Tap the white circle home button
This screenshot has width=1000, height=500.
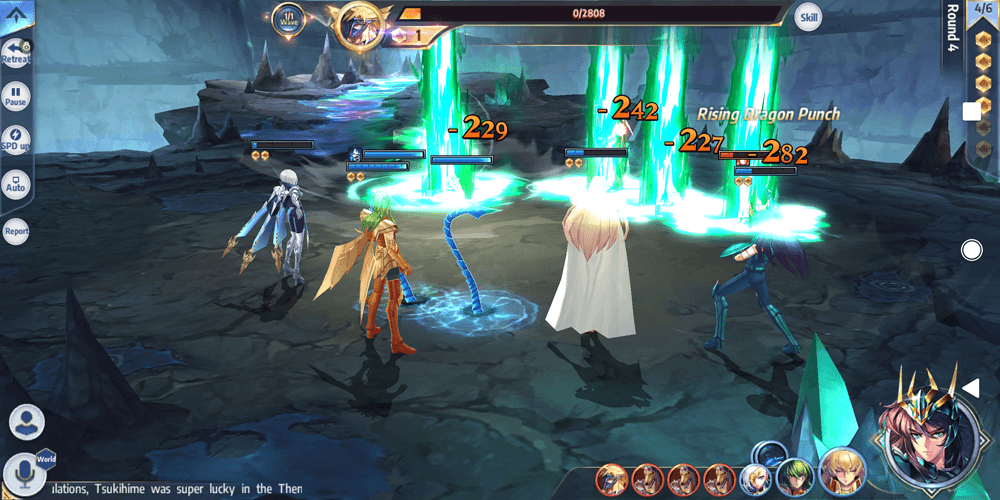(x=971, y=250)
